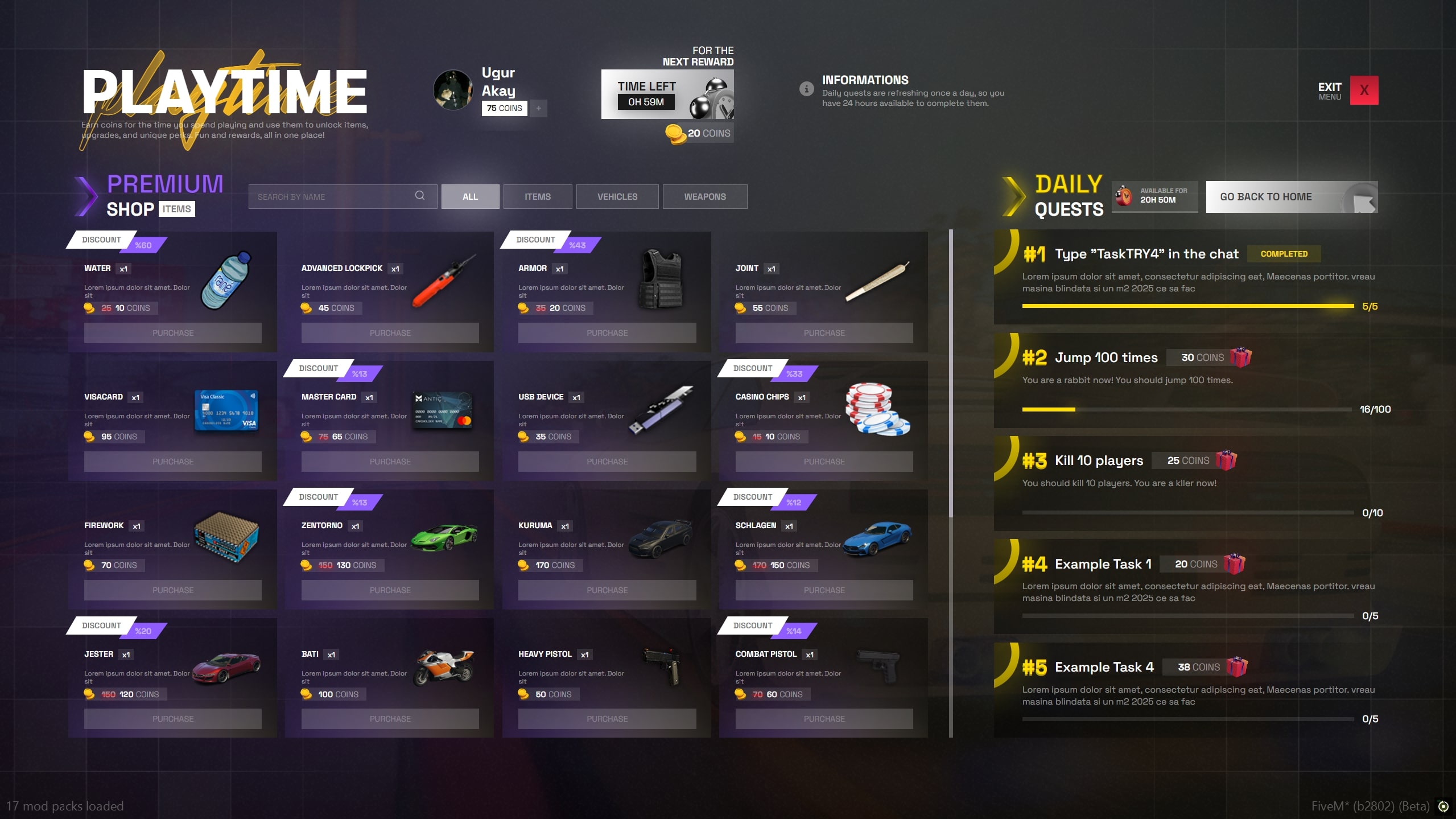Open the WEAPONS filter
1456x819 pixels.
click(x=705, y=196)
